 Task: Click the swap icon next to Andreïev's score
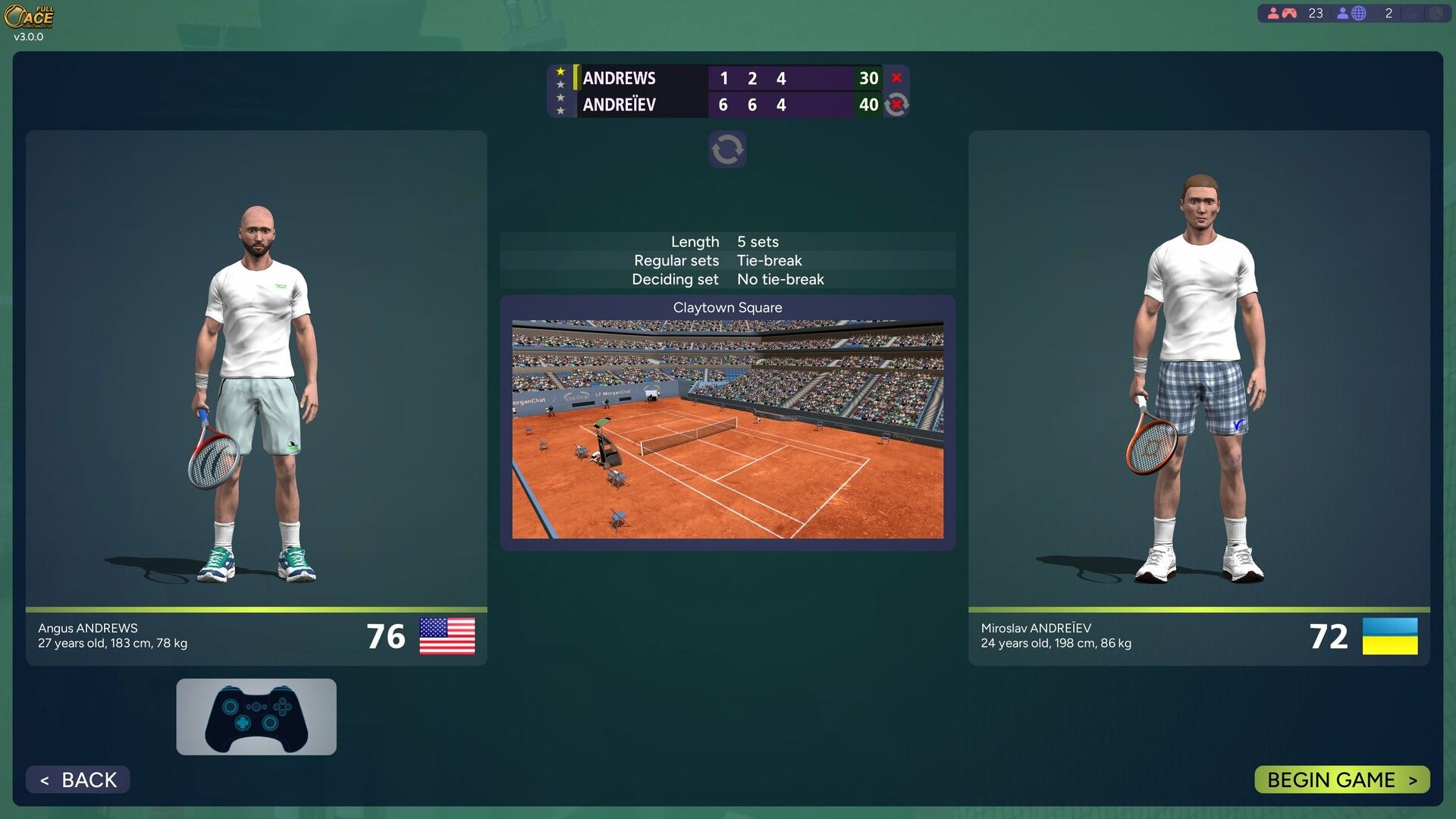click(x=896, y=105)
